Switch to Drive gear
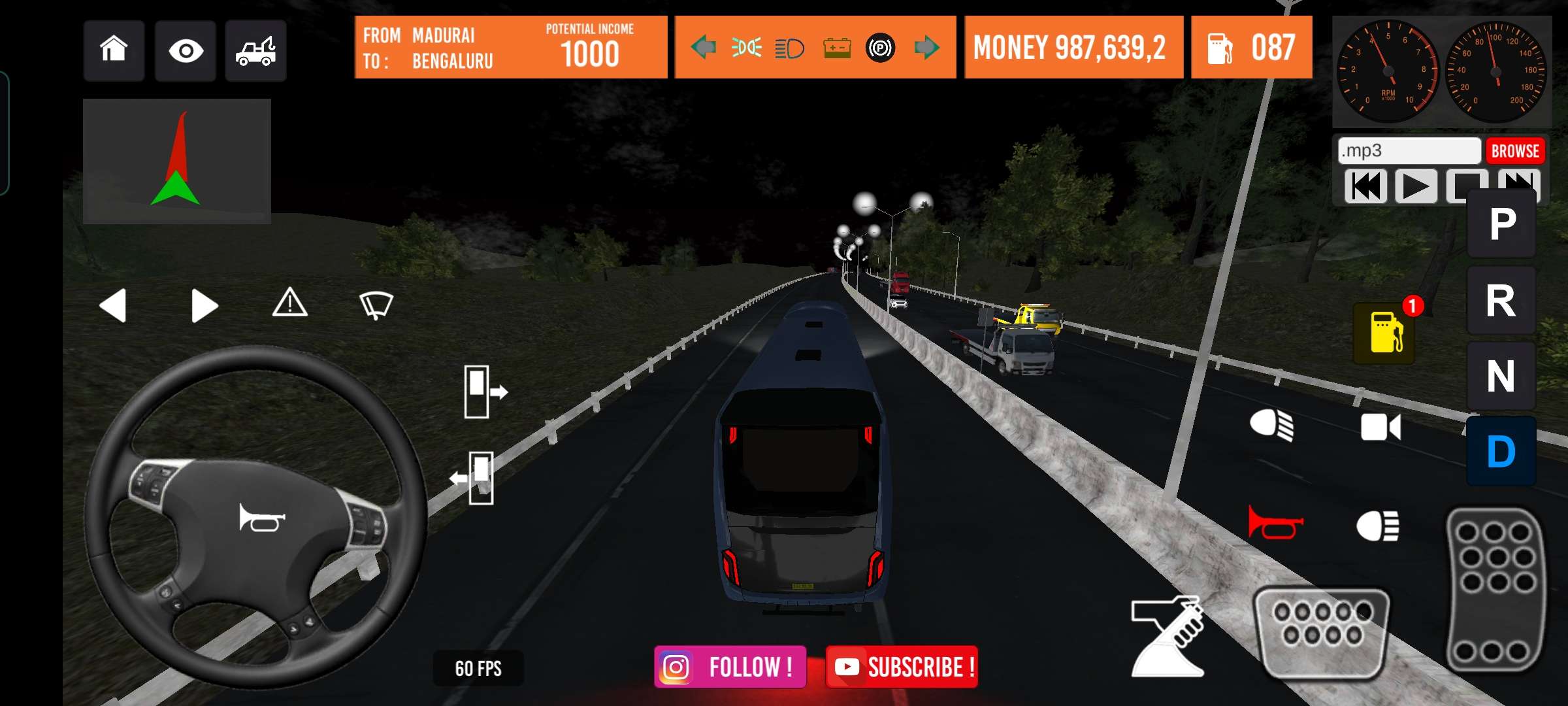The image size is (1568, 706). coord(1501,452)
